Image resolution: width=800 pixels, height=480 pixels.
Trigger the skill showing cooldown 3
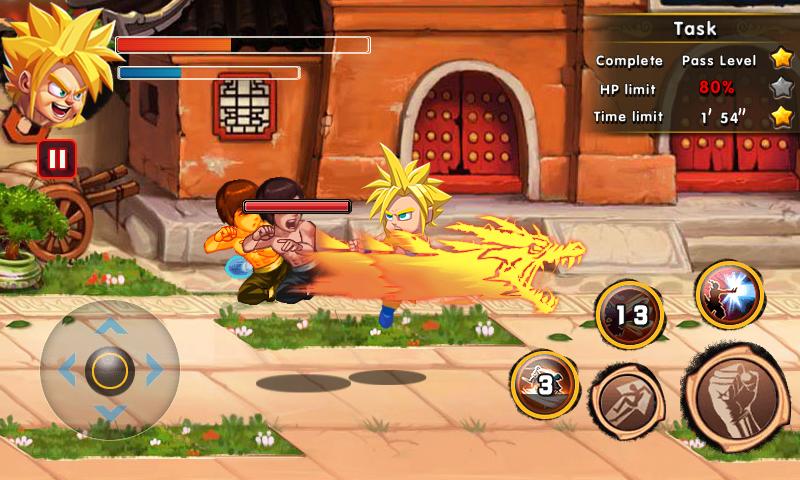tap(545, 384)
